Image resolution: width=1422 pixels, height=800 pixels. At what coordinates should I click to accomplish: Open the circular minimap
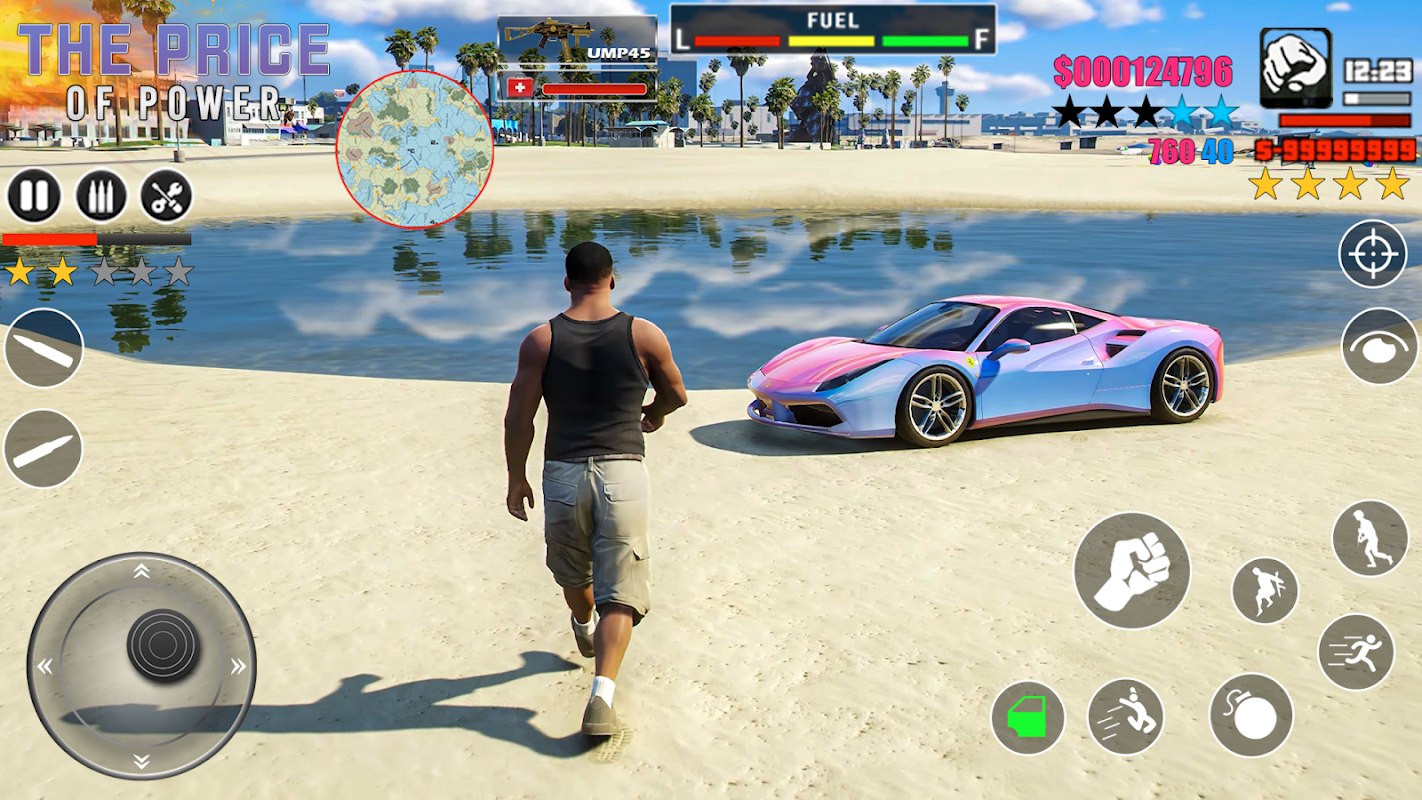[415, 149]
